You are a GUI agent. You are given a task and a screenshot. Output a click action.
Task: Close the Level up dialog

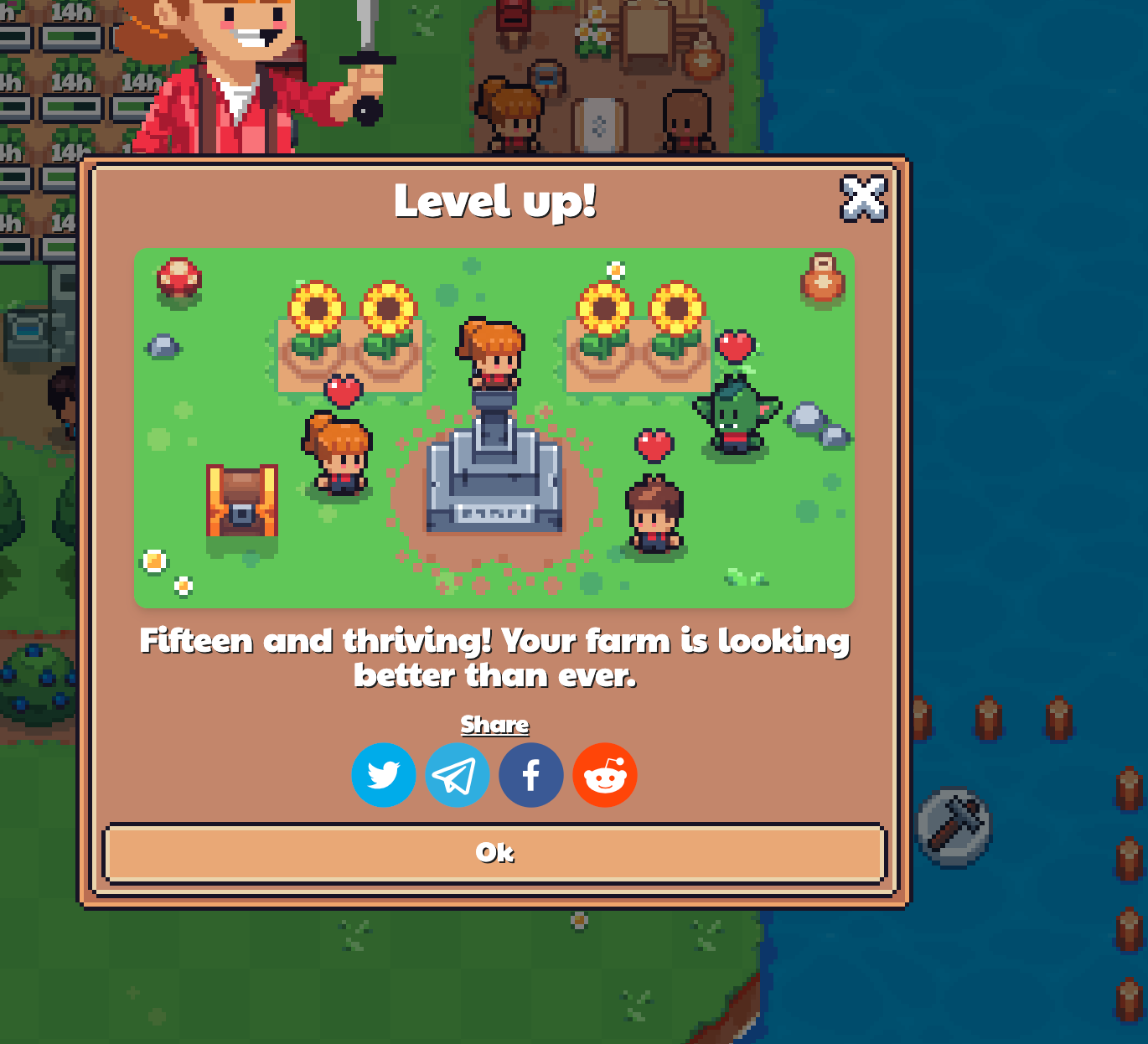(863, 199)
